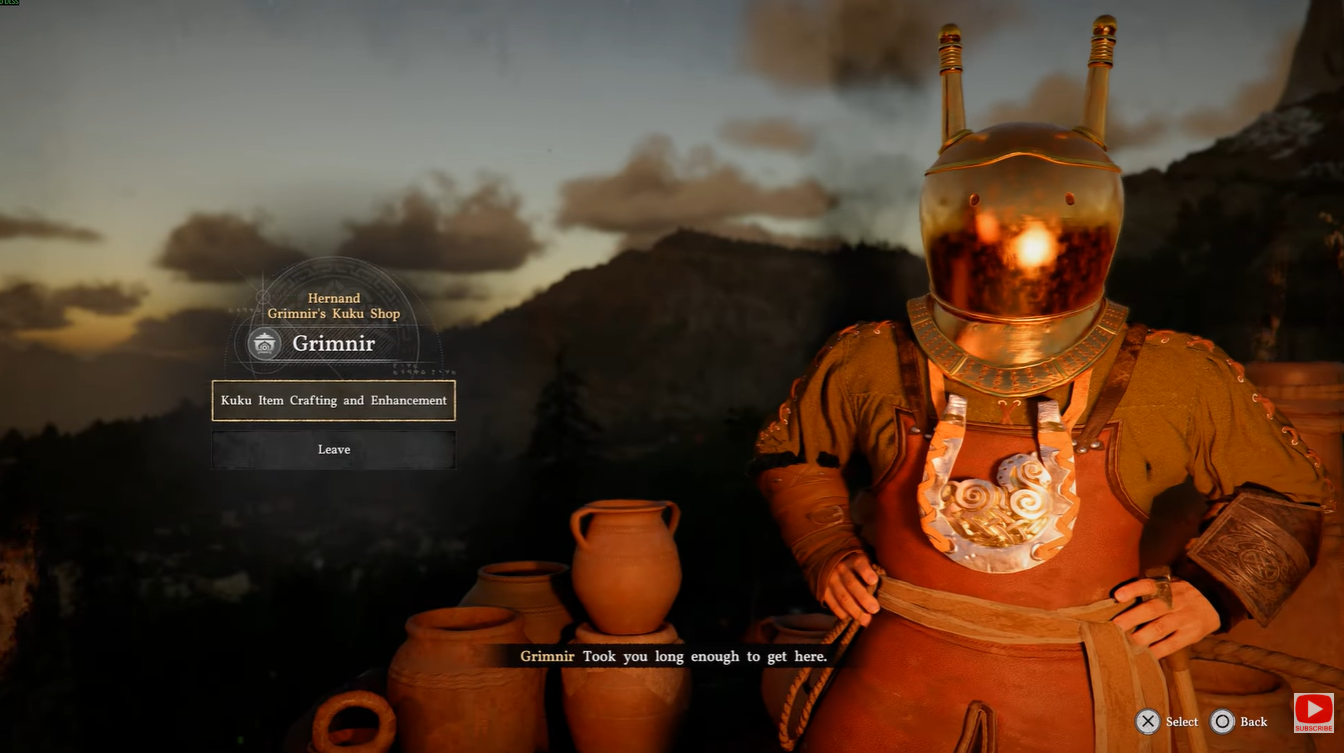This screenshot has height=753, width=1344.
Task: Click the Back label next to the circle prompt
Action: click(1252, 721)
